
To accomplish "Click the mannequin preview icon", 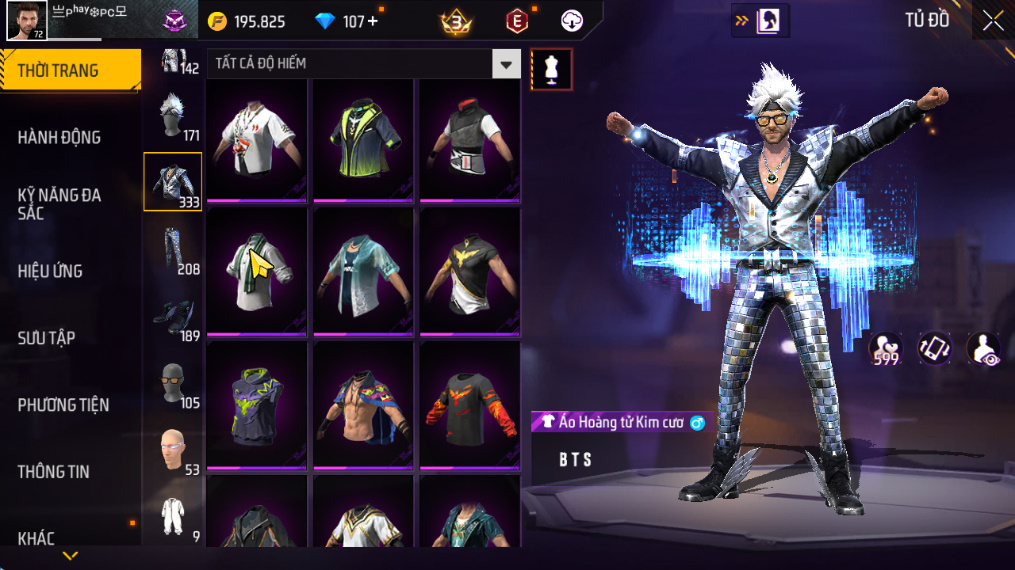I will [x=551, y=68].
